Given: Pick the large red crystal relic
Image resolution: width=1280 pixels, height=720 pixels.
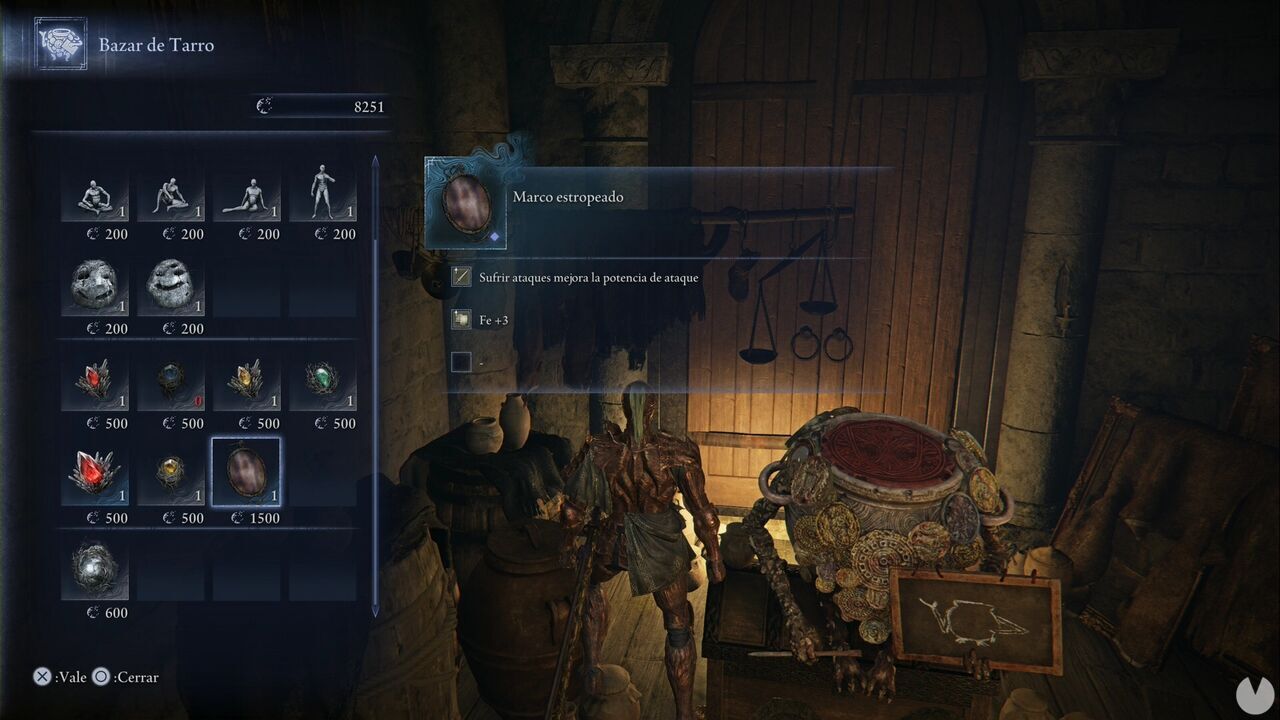Looking at the screenshot, I should [95, 477].
